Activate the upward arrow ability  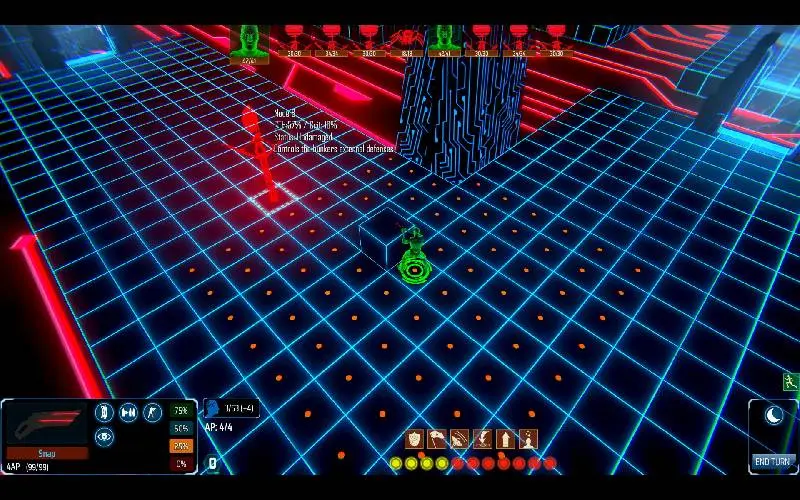pos(506,438)
